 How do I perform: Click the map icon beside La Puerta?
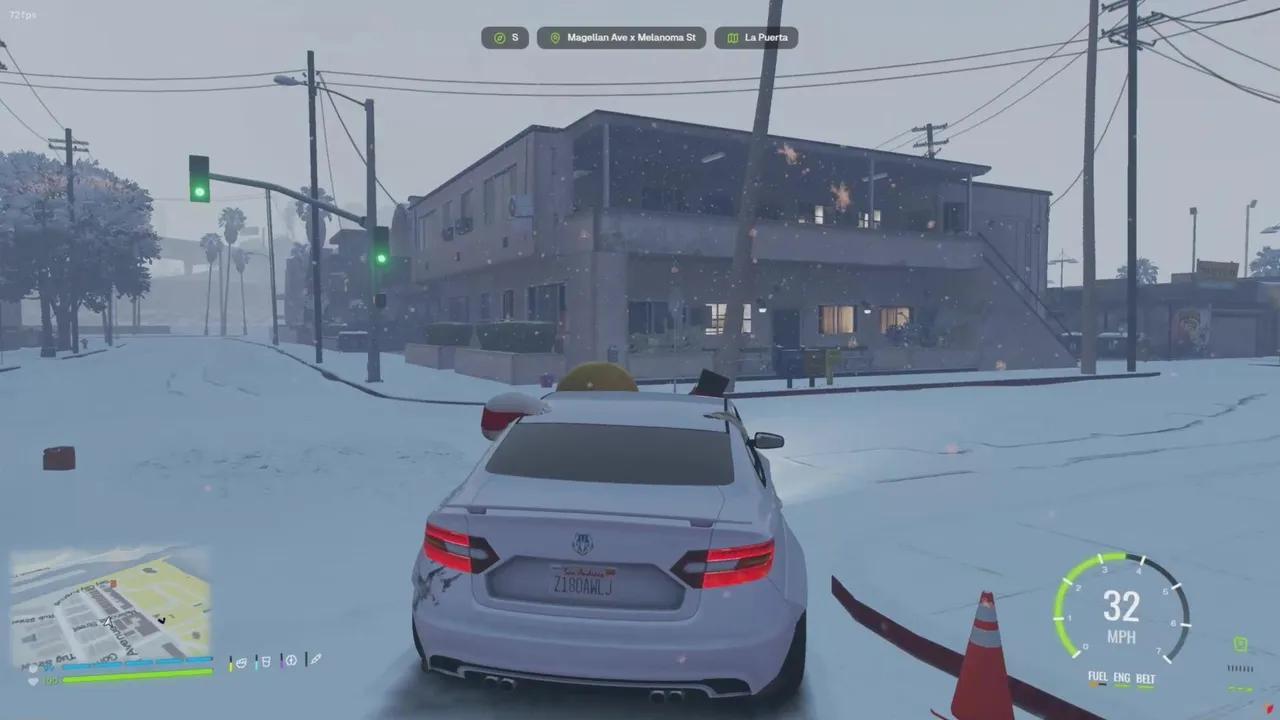pos(734,37)
